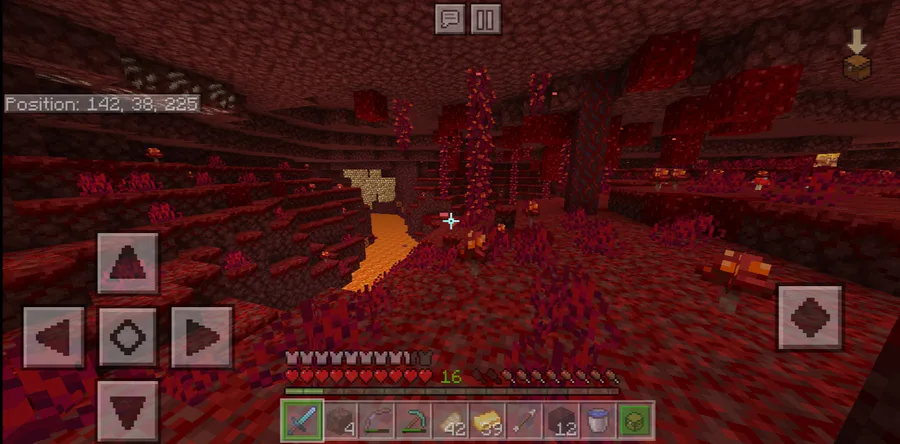The image size is (900, 444).
Task: Pause the game
Action: tap(484, 20)
